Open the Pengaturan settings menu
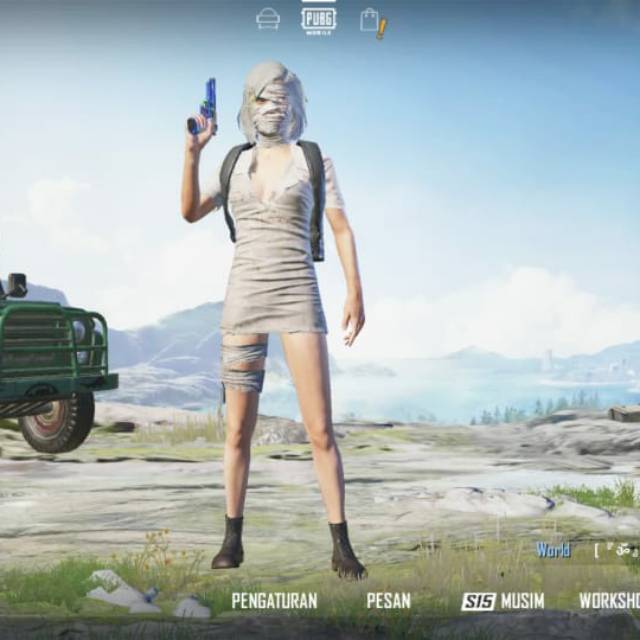The image size is (640, 640). (274, 601)
